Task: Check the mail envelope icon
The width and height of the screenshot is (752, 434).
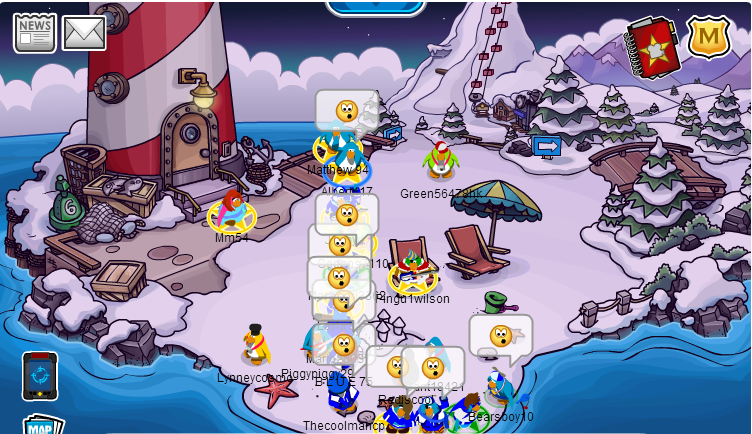Action: tap(84, 32)
